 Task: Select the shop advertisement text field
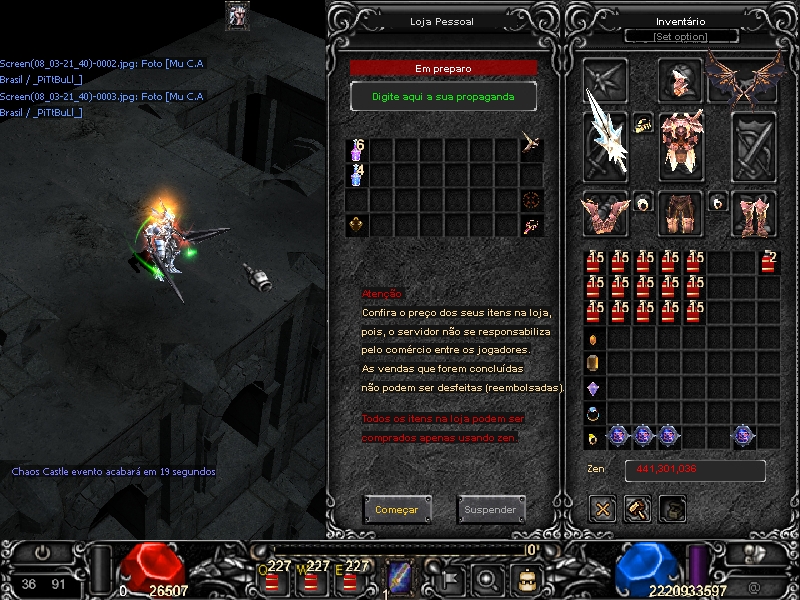[443, 96]
